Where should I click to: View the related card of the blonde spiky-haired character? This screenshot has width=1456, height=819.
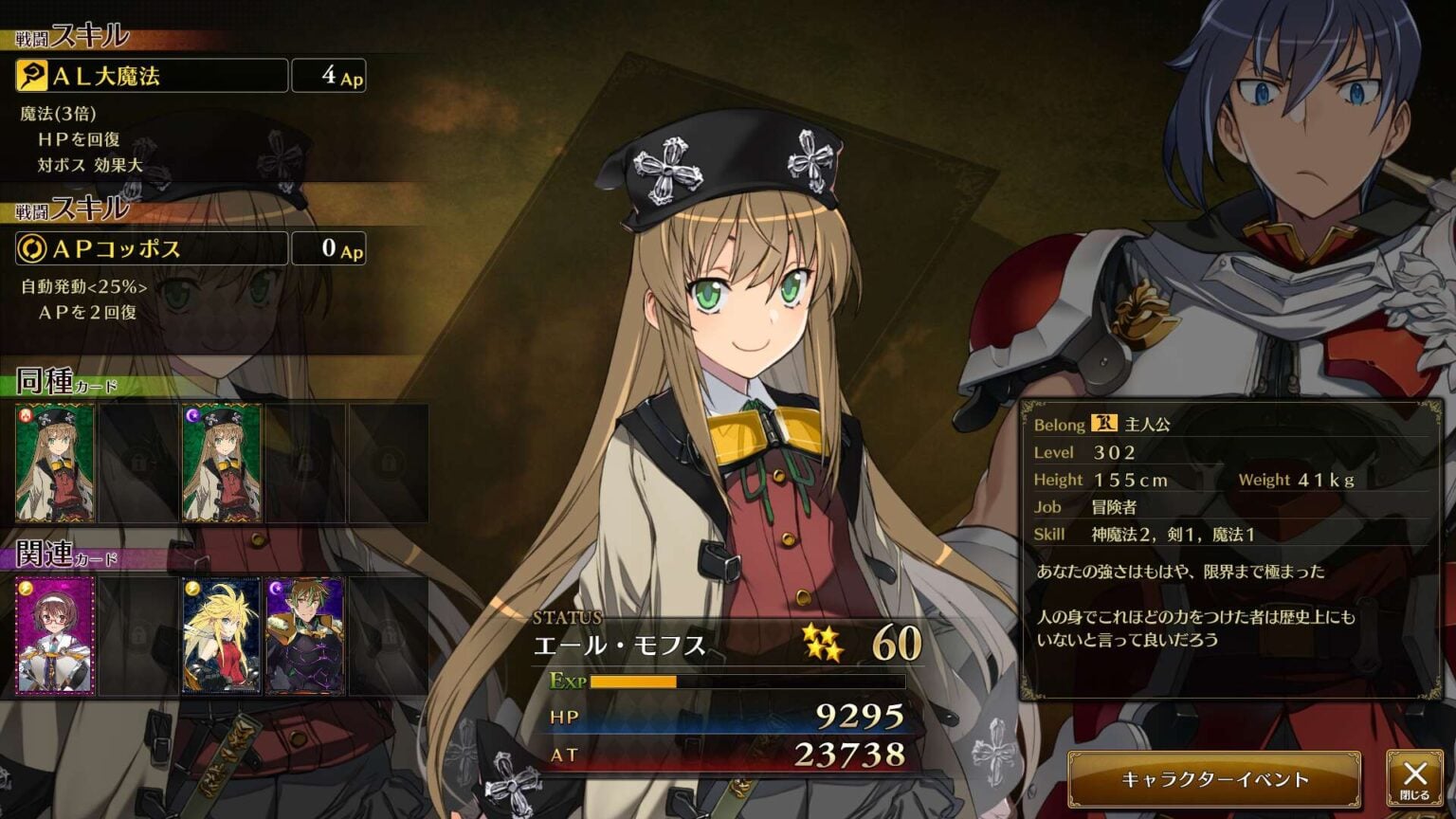click(x=222, y=636)
